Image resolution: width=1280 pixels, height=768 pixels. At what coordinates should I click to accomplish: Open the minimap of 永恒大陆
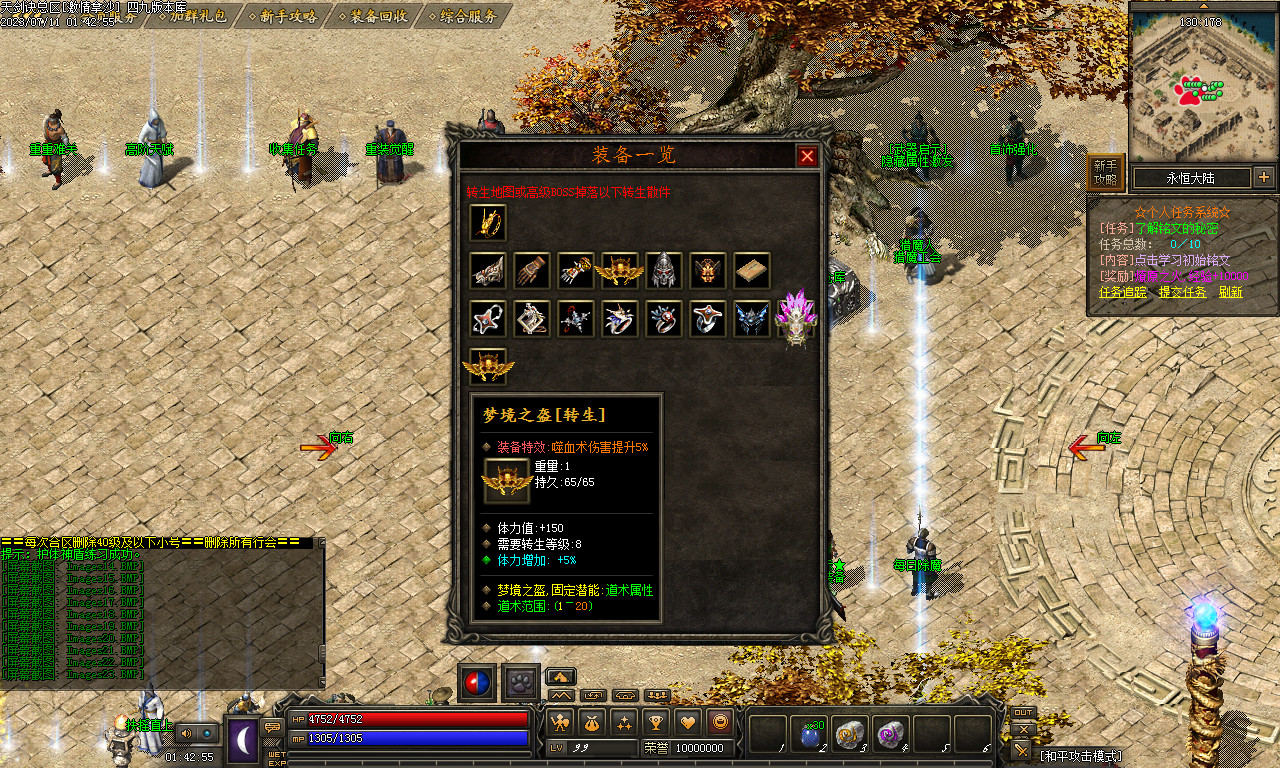pos(1191,179)
